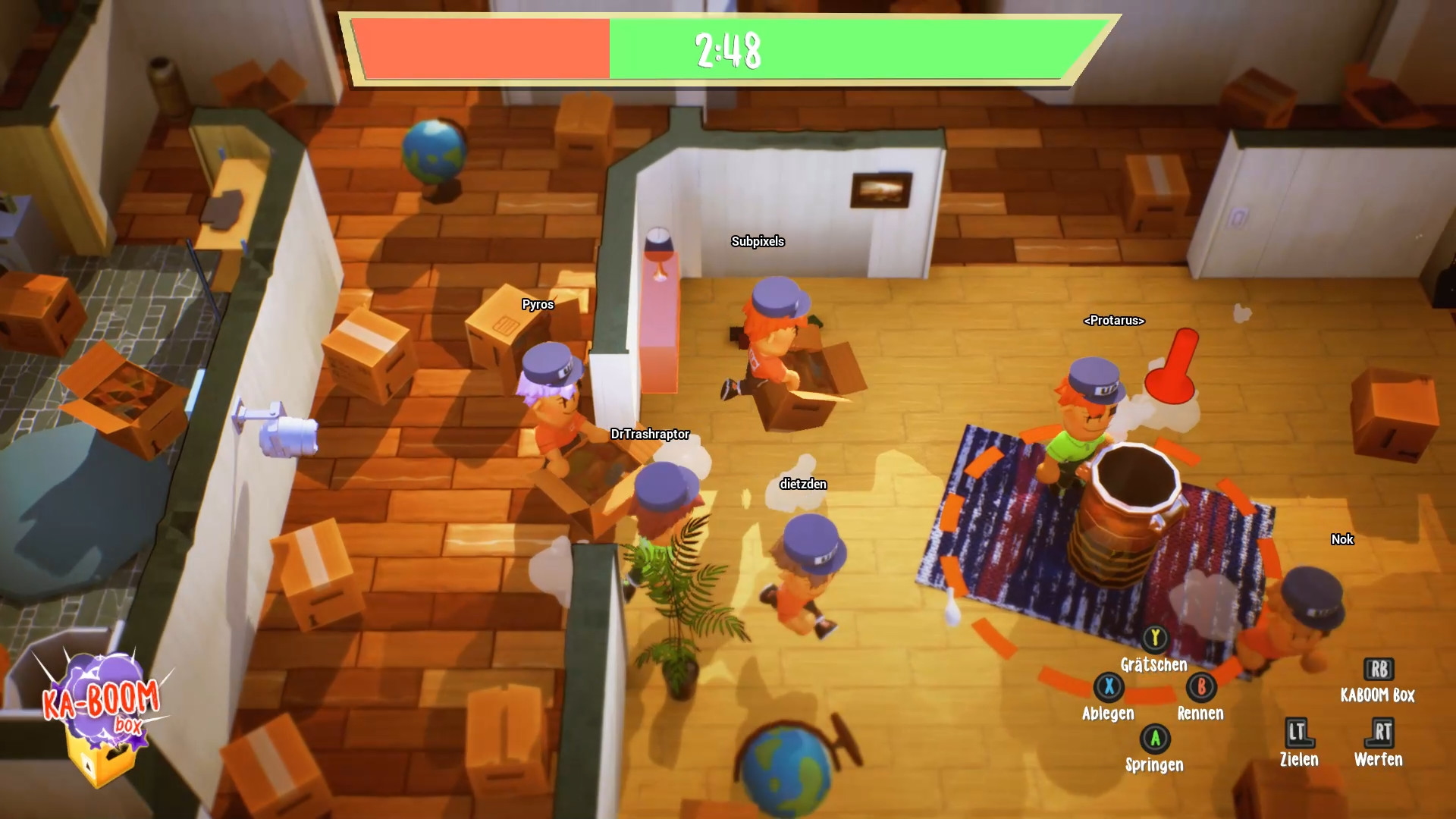
Task: Click the Nok name tag
Action: pyautogui.click(x=1341, y=540)
